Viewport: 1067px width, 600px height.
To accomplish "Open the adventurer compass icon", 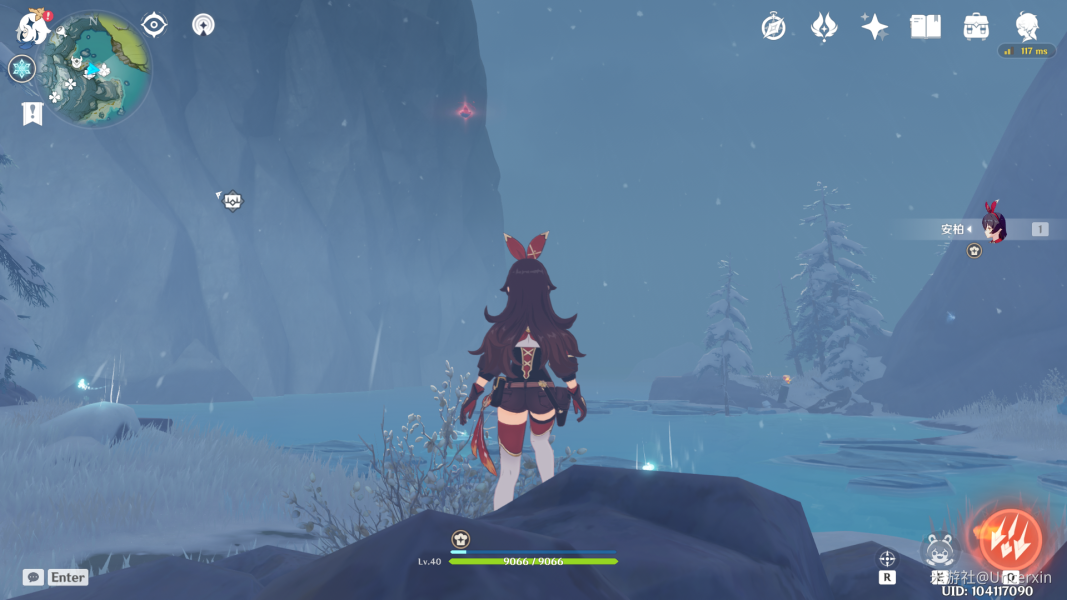I will click(773, 27).
